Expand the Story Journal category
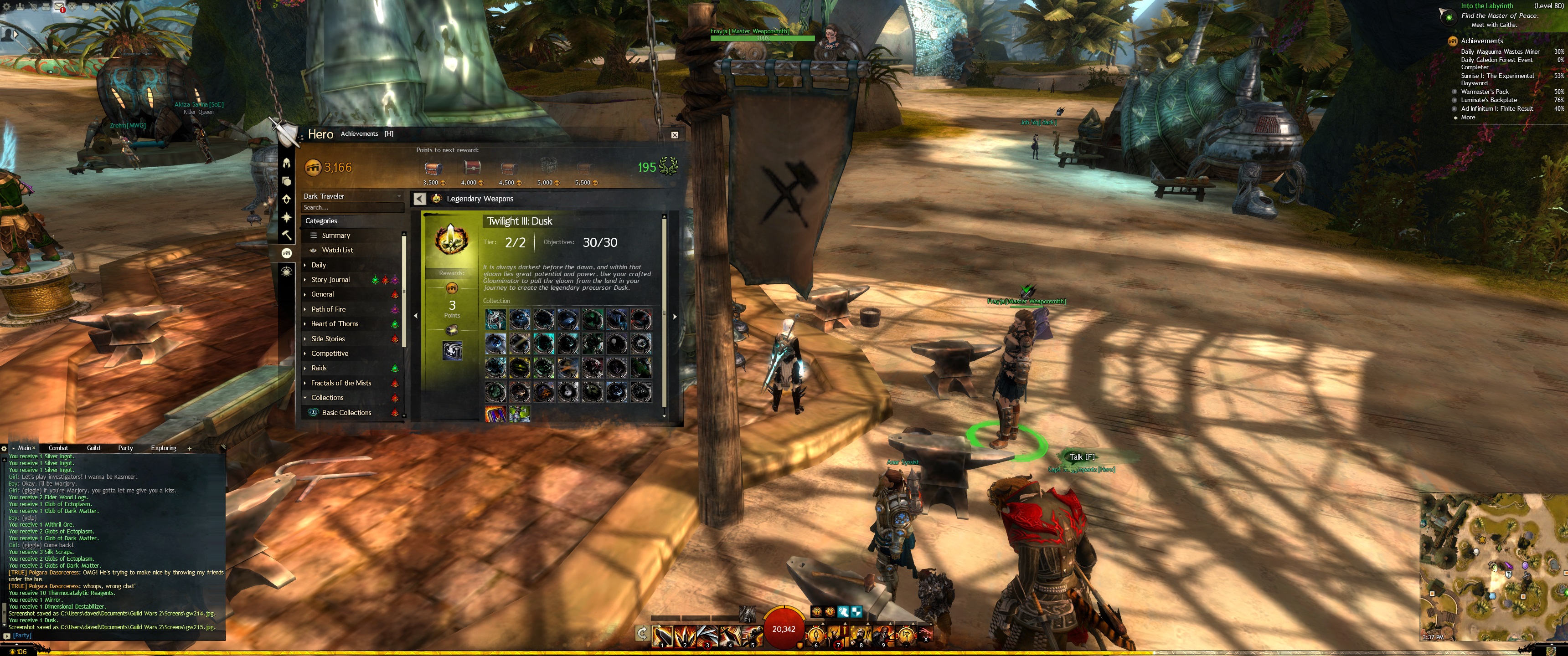 (x=330, y=280)
